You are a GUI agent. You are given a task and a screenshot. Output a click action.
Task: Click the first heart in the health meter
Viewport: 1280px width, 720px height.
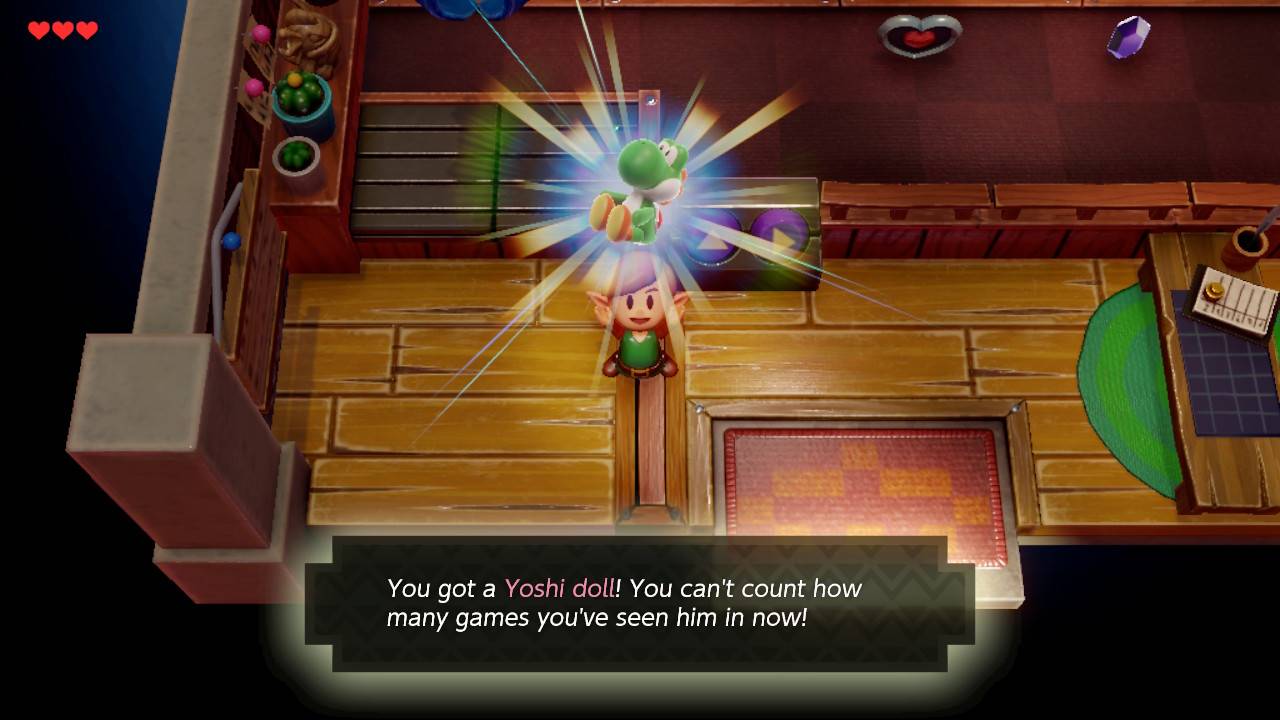pyautogui.click(x=39, y=31)
